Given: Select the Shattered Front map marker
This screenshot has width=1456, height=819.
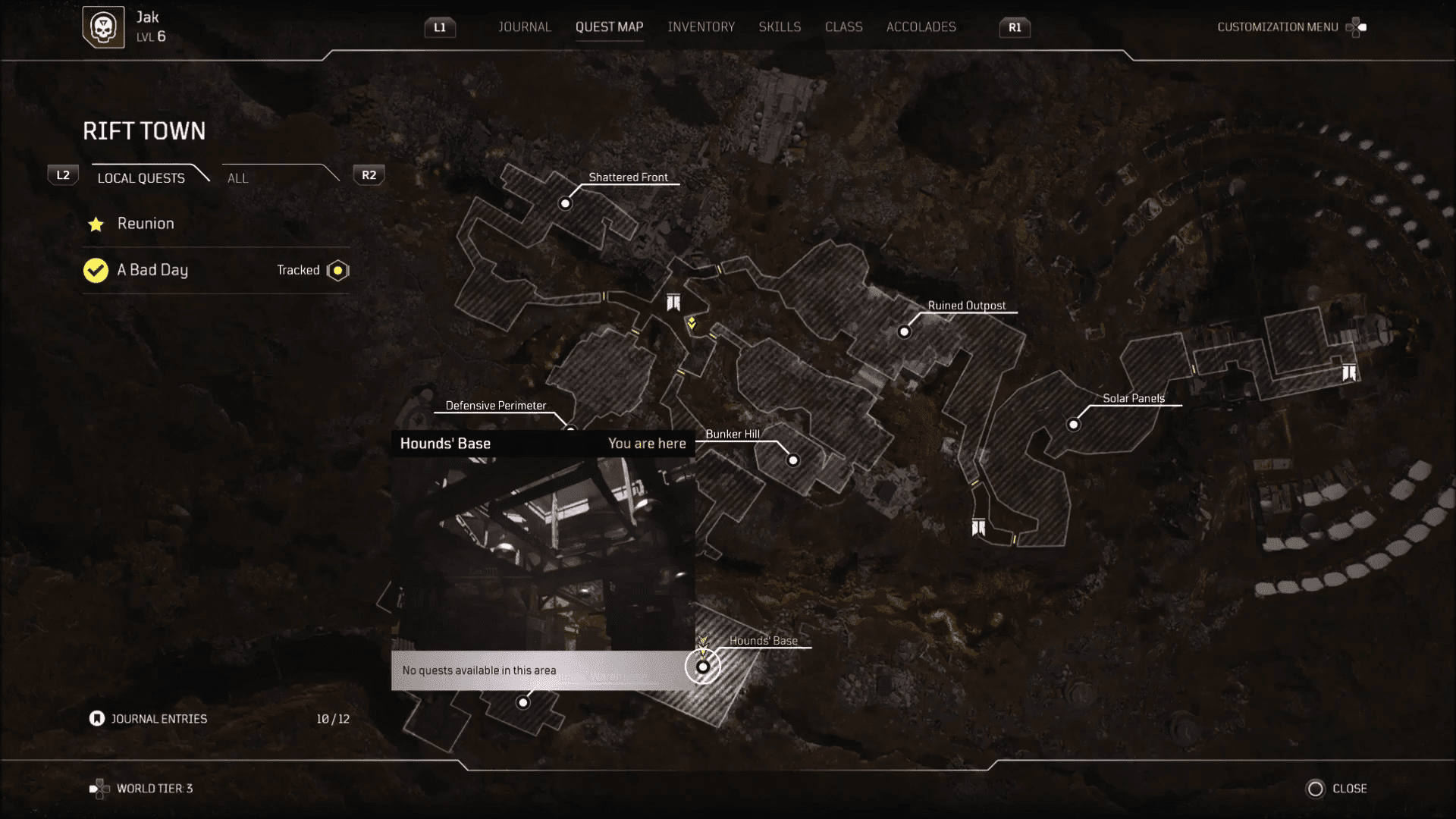Looking at the screenshot, I should 565,203.
